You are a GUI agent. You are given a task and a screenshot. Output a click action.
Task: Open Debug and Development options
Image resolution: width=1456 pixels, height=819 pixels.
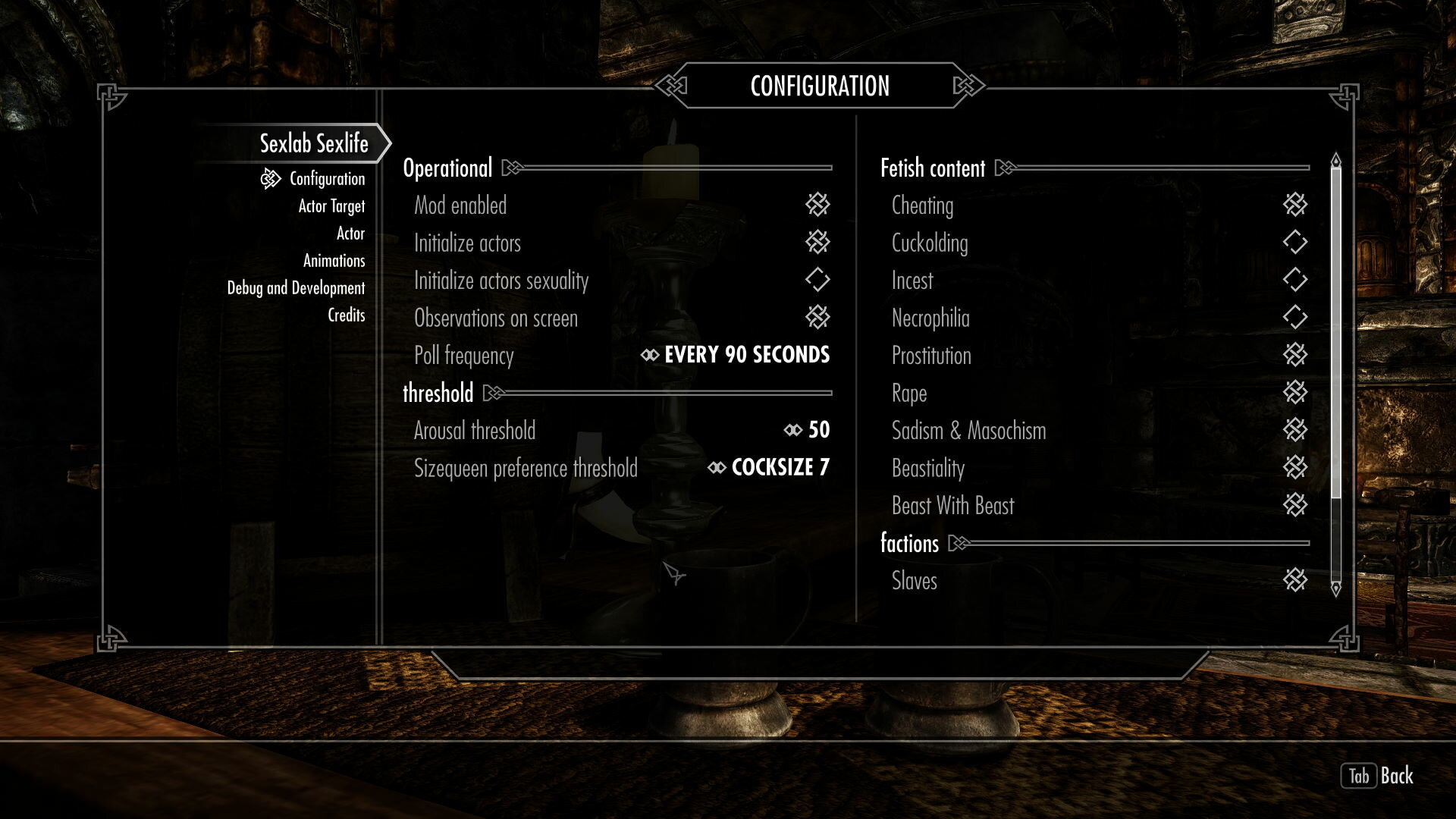(x=296, y=287)
